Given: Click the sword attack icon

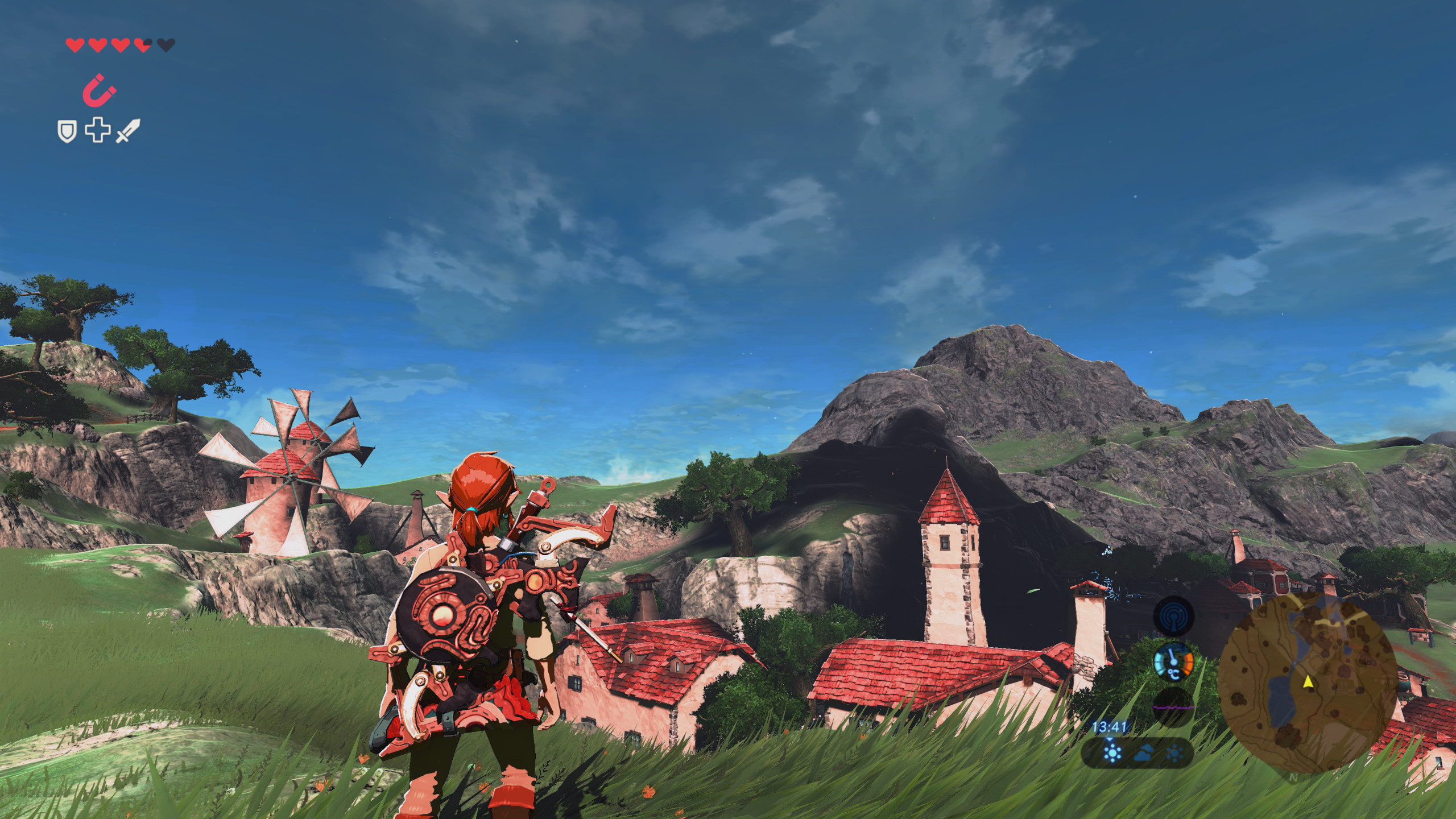Looking at the screenshot, I should click(127, 131).
